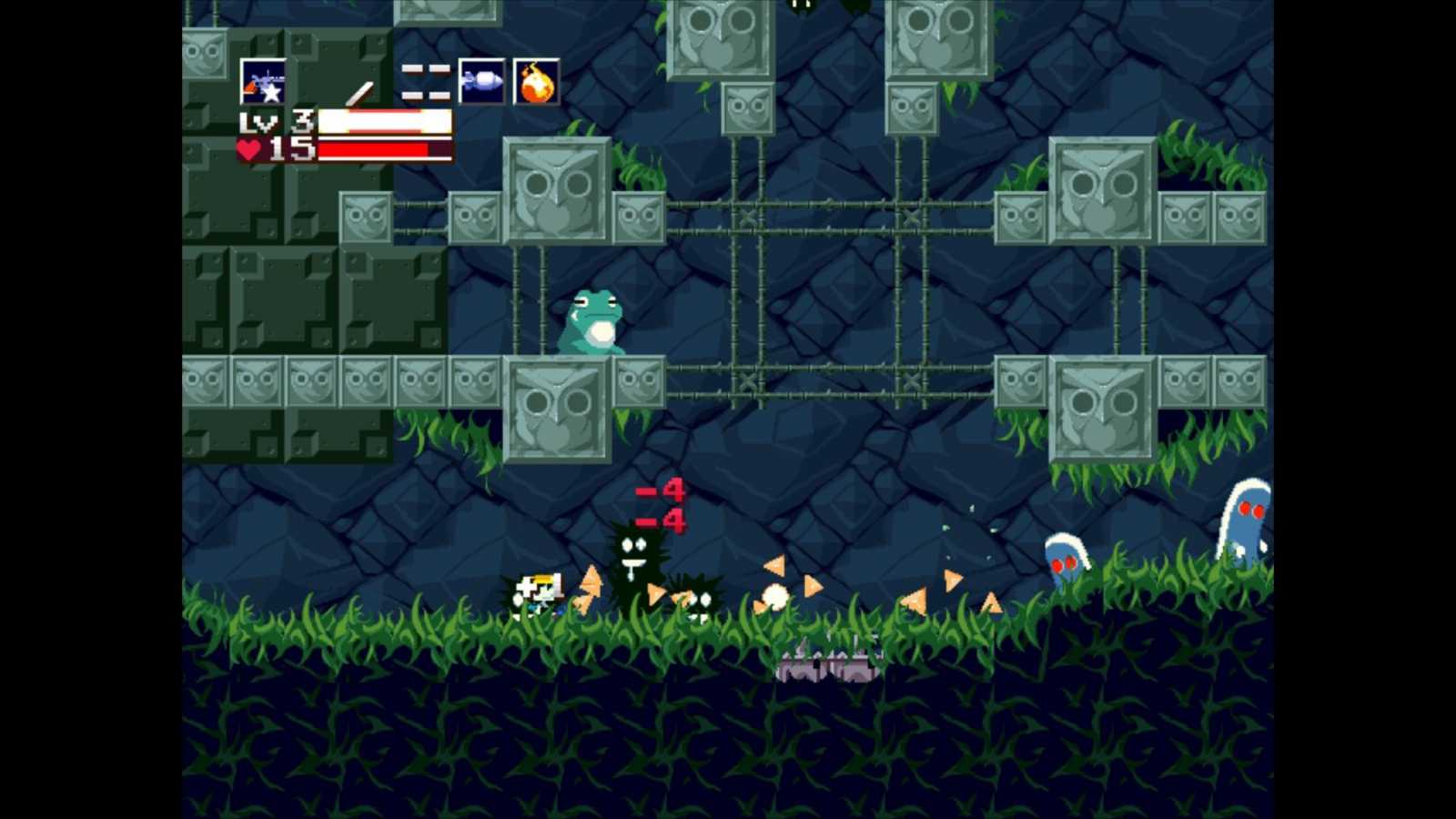Click the white energy projectile
The height and width of the screenshot is (819, 1456).
[776, 596]
